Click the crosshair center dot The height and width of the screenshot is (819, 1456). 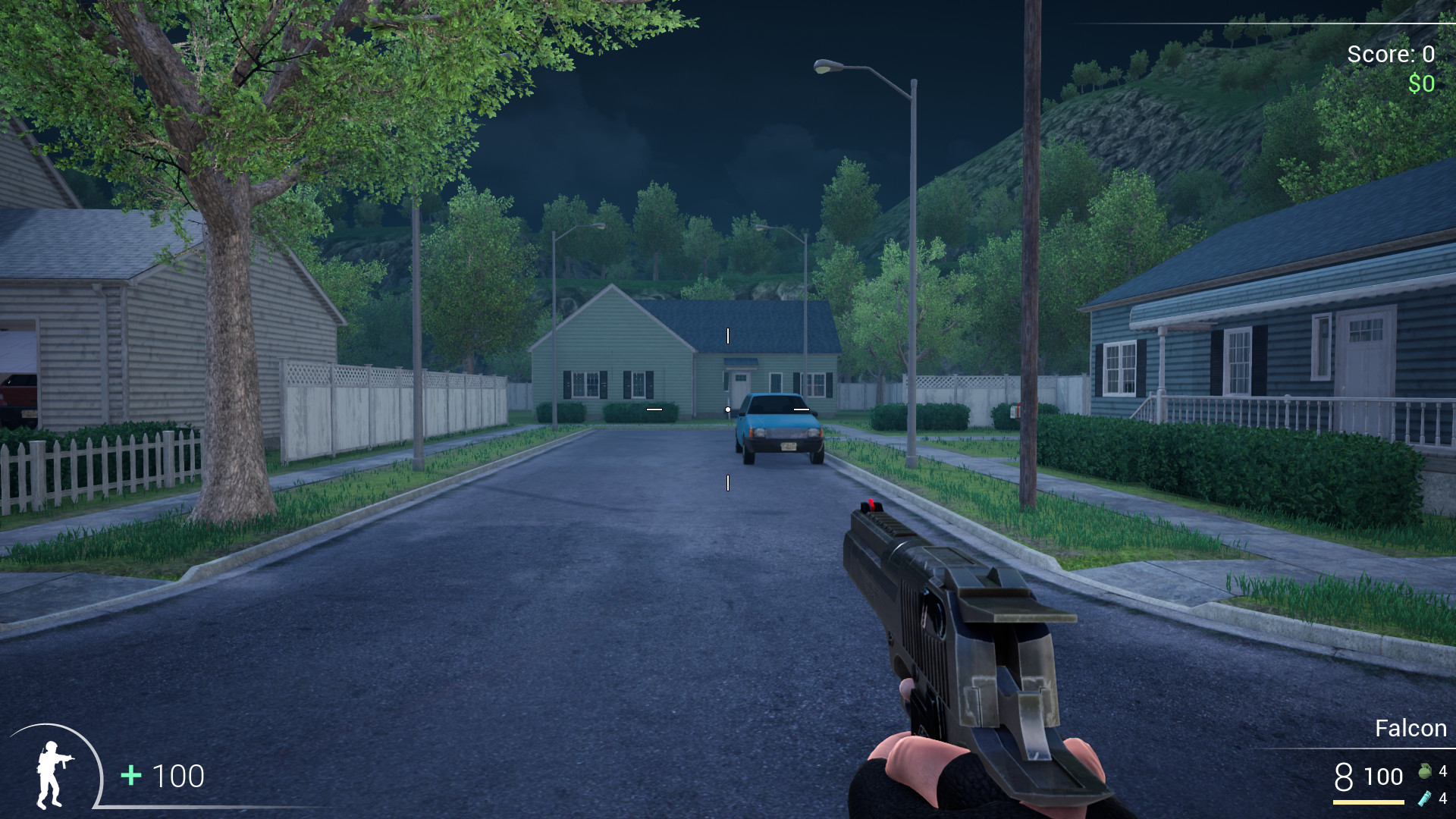click(728, 408)
